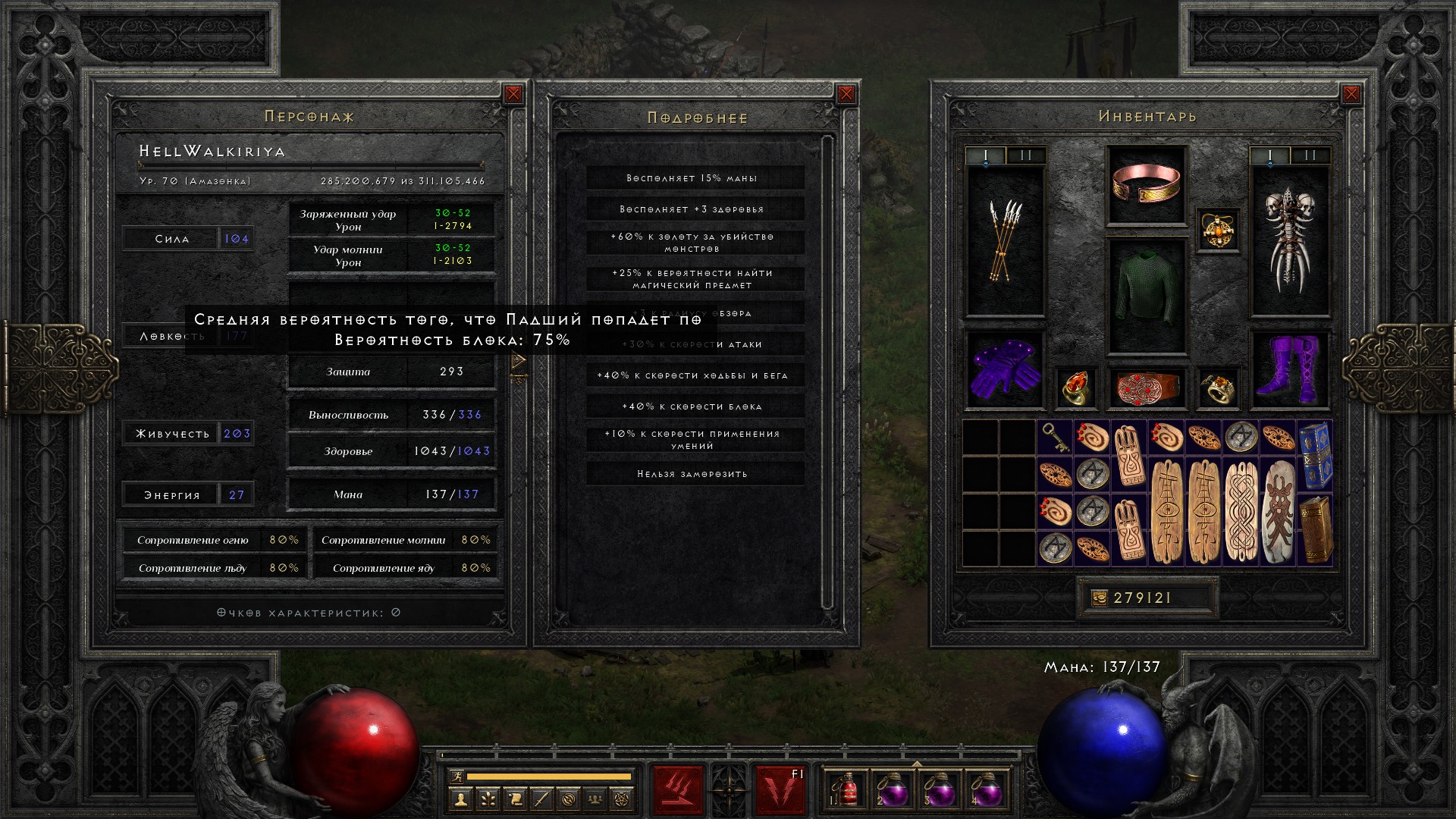
Task: Close the Инвентарь inventory panel
Action: pyautogui.click(x=1351, y=94)
